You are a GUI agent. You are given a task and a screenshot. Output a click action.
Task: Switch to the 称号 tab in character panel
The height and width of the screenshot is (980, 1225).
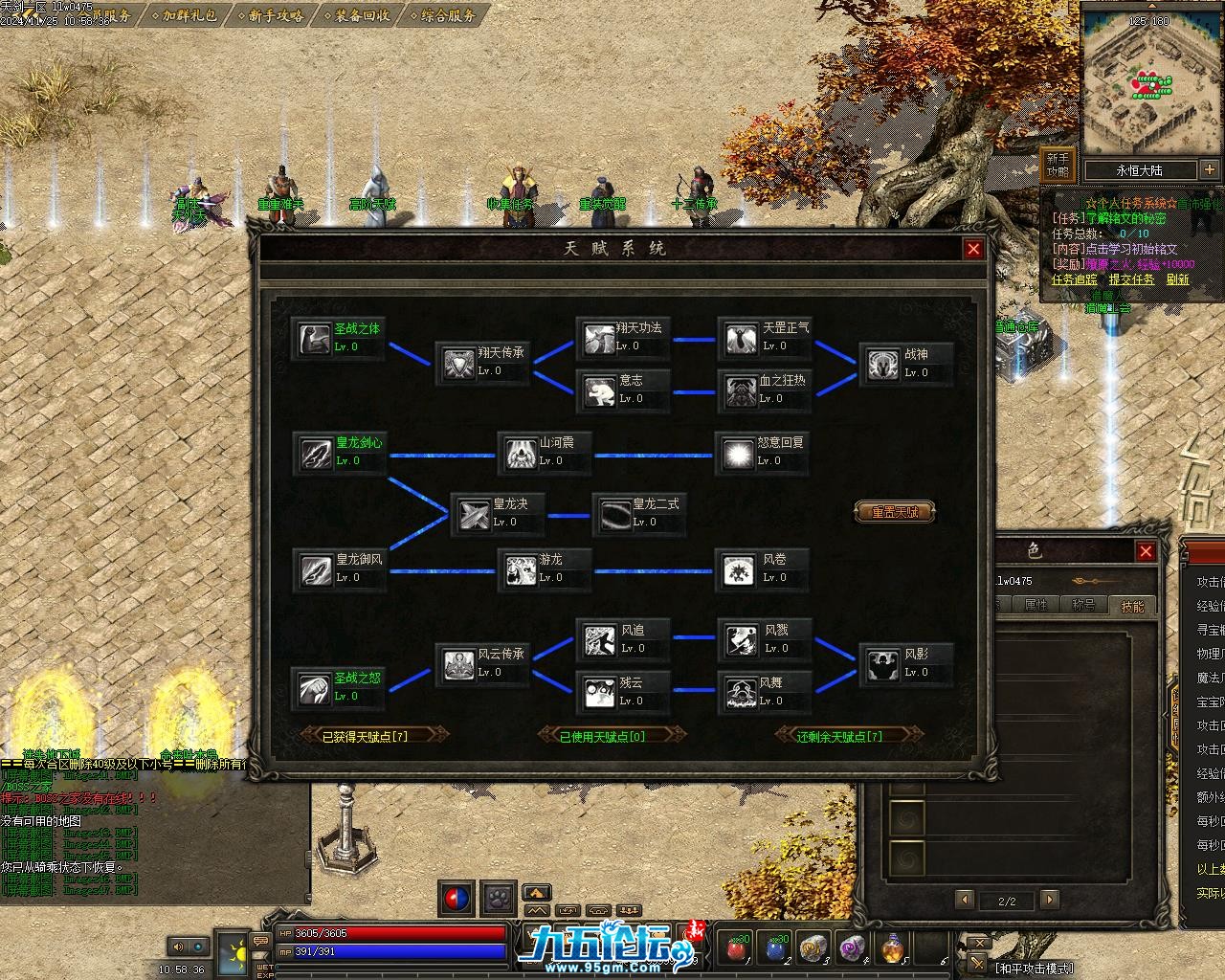(1083, 605)
